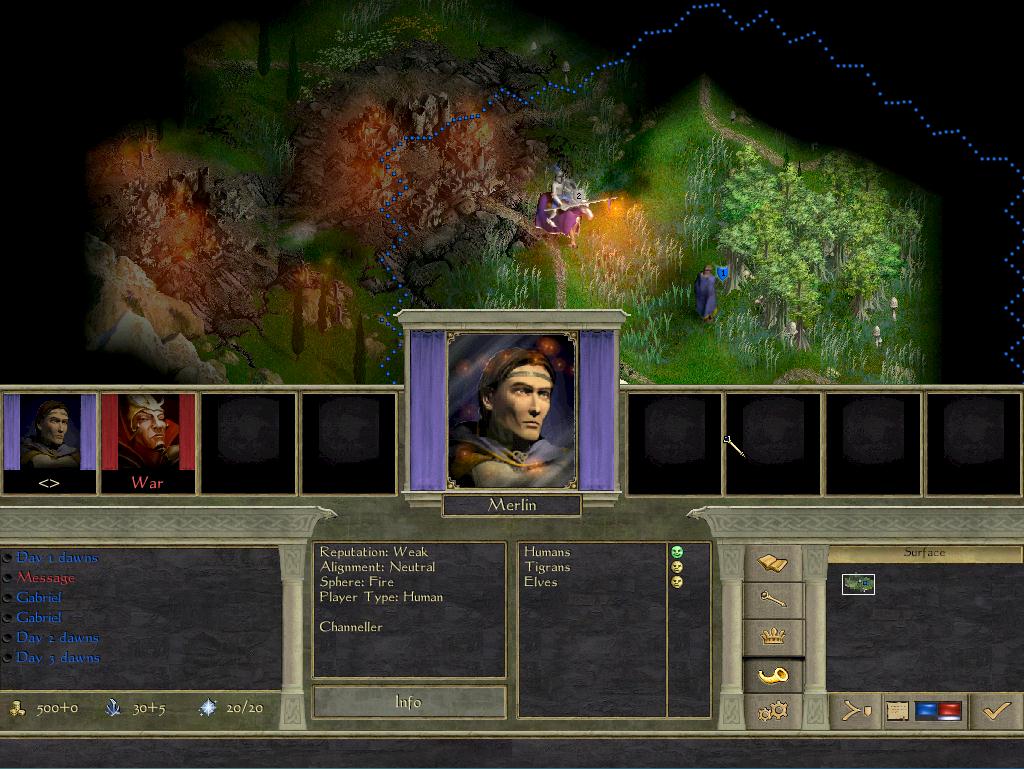Select the 'Day 1 dawns' event entry

57,558
